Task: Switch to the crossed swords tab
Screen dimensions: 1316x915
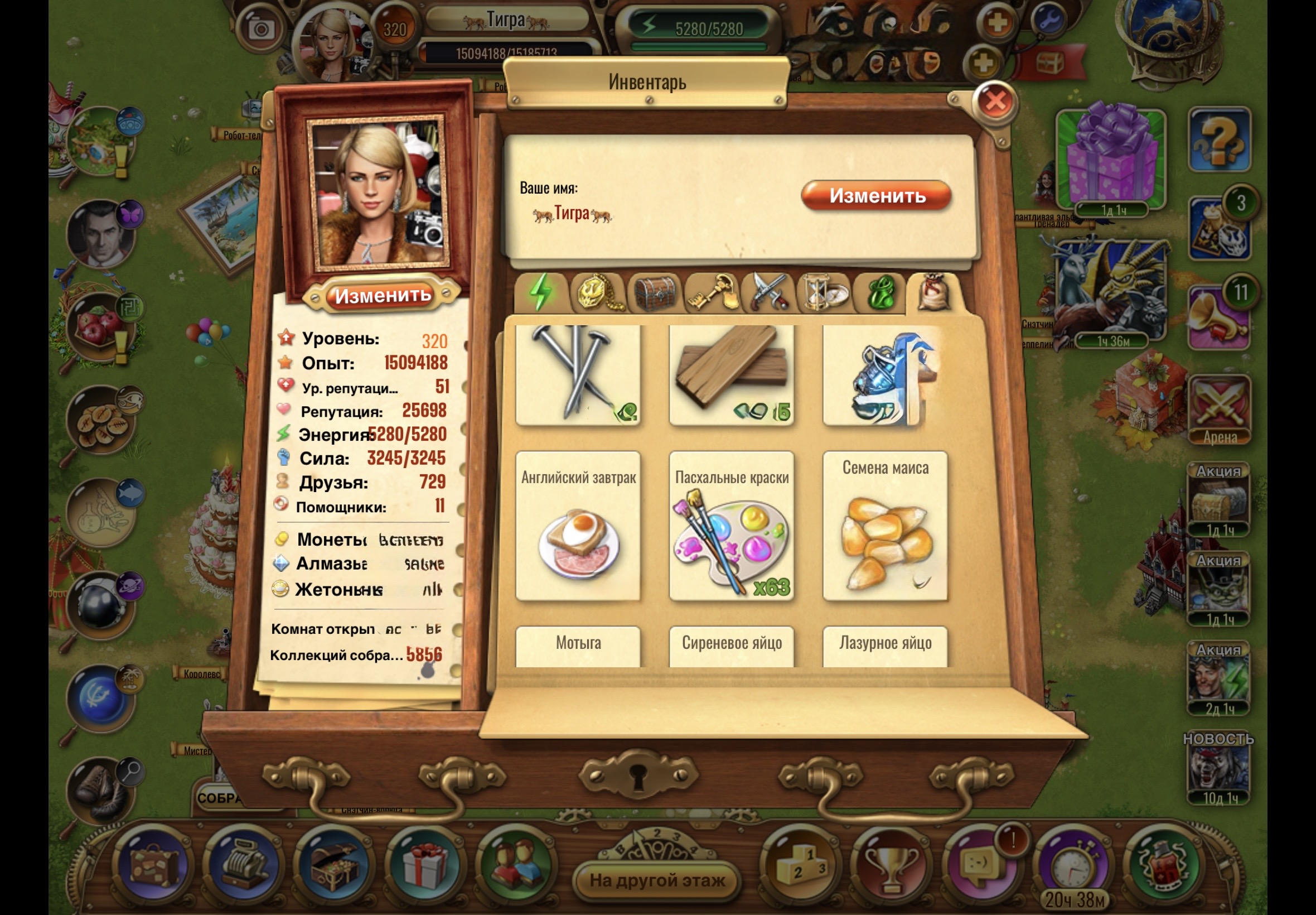Action: (768, 292)
